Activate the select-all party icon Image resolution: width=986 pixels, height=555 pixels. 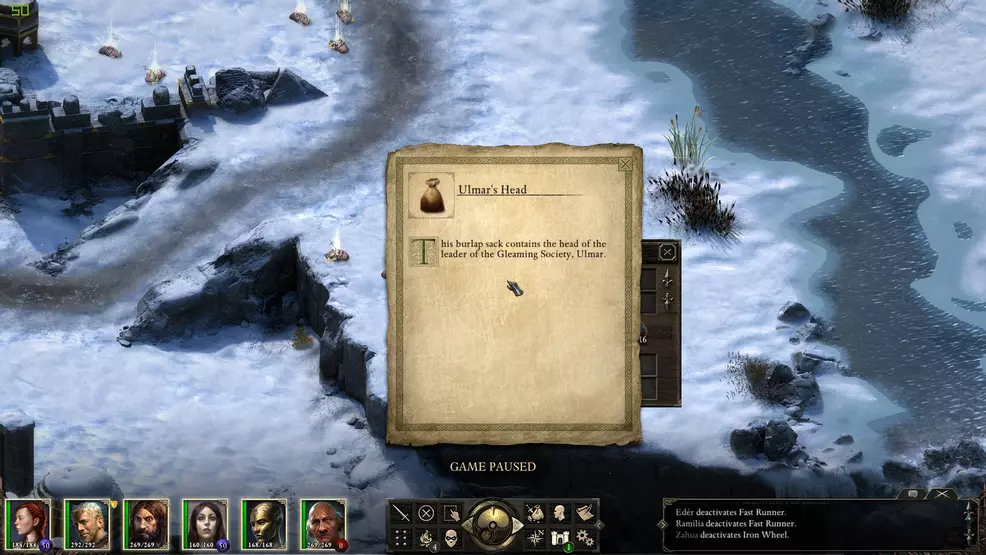(451, 514)
